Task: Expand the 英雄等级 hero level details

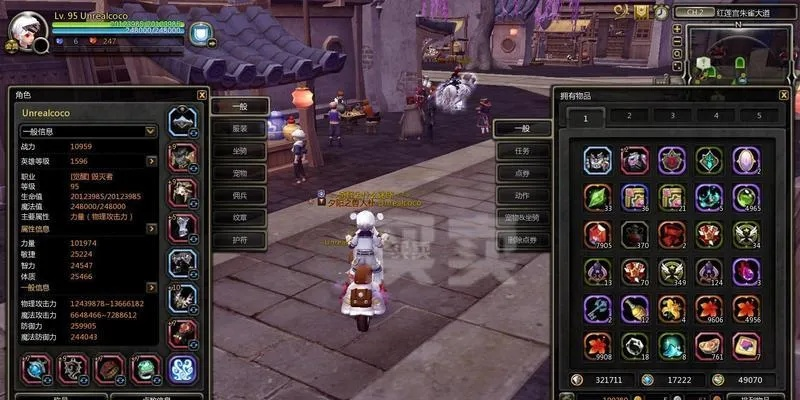Action: coord(152,161)
